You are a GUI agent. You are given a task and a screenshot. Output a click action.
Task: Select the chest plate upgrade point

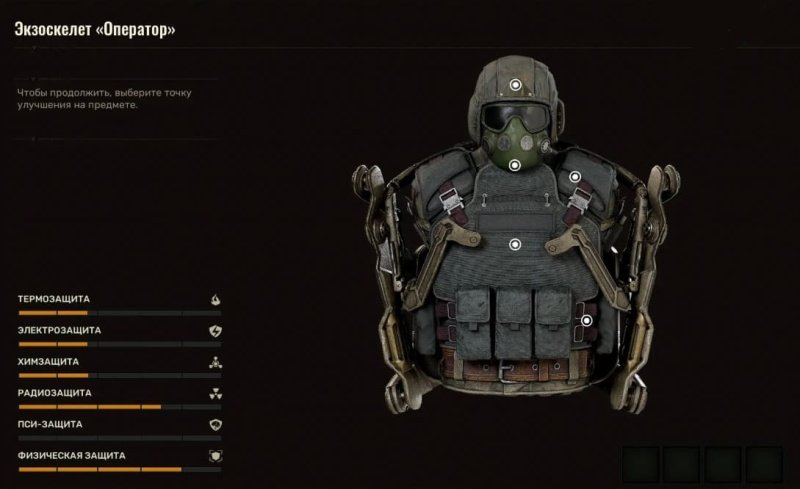515,243
